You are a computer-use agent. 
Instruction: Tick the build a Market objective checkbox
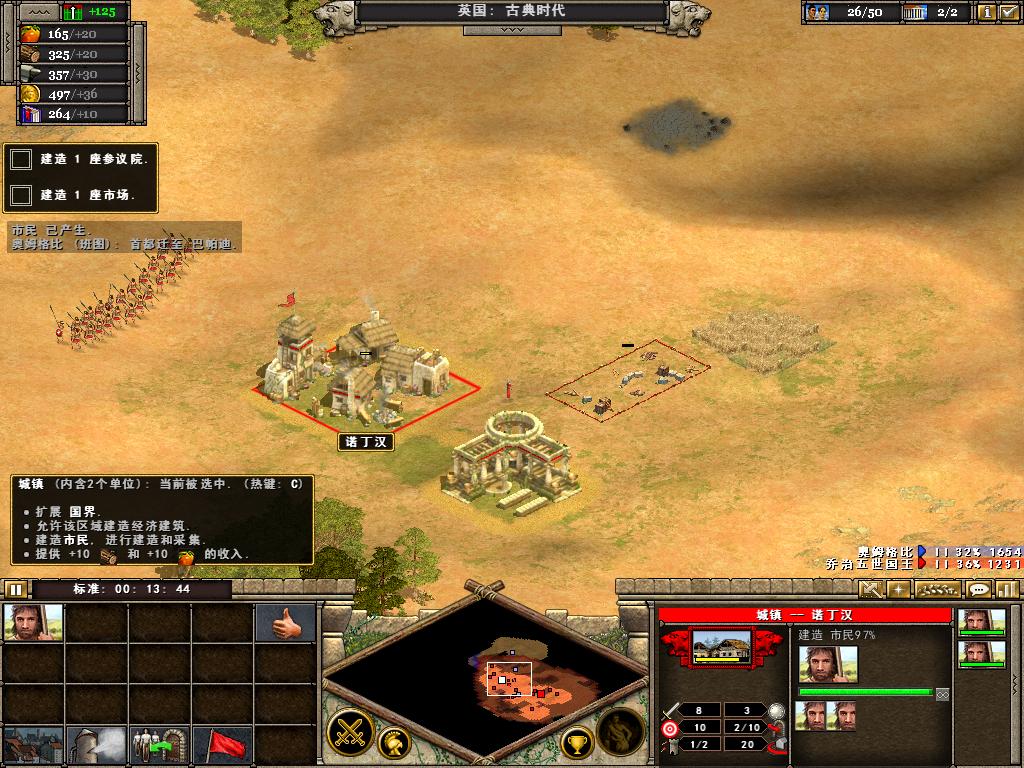[21, 194]
